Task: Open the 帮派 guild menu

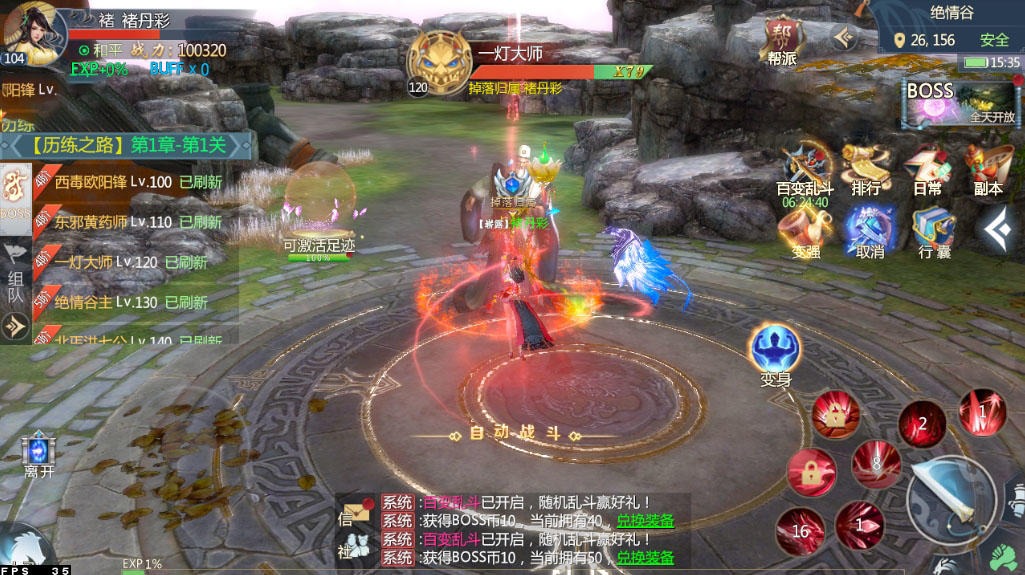Action: click(782, 42)
